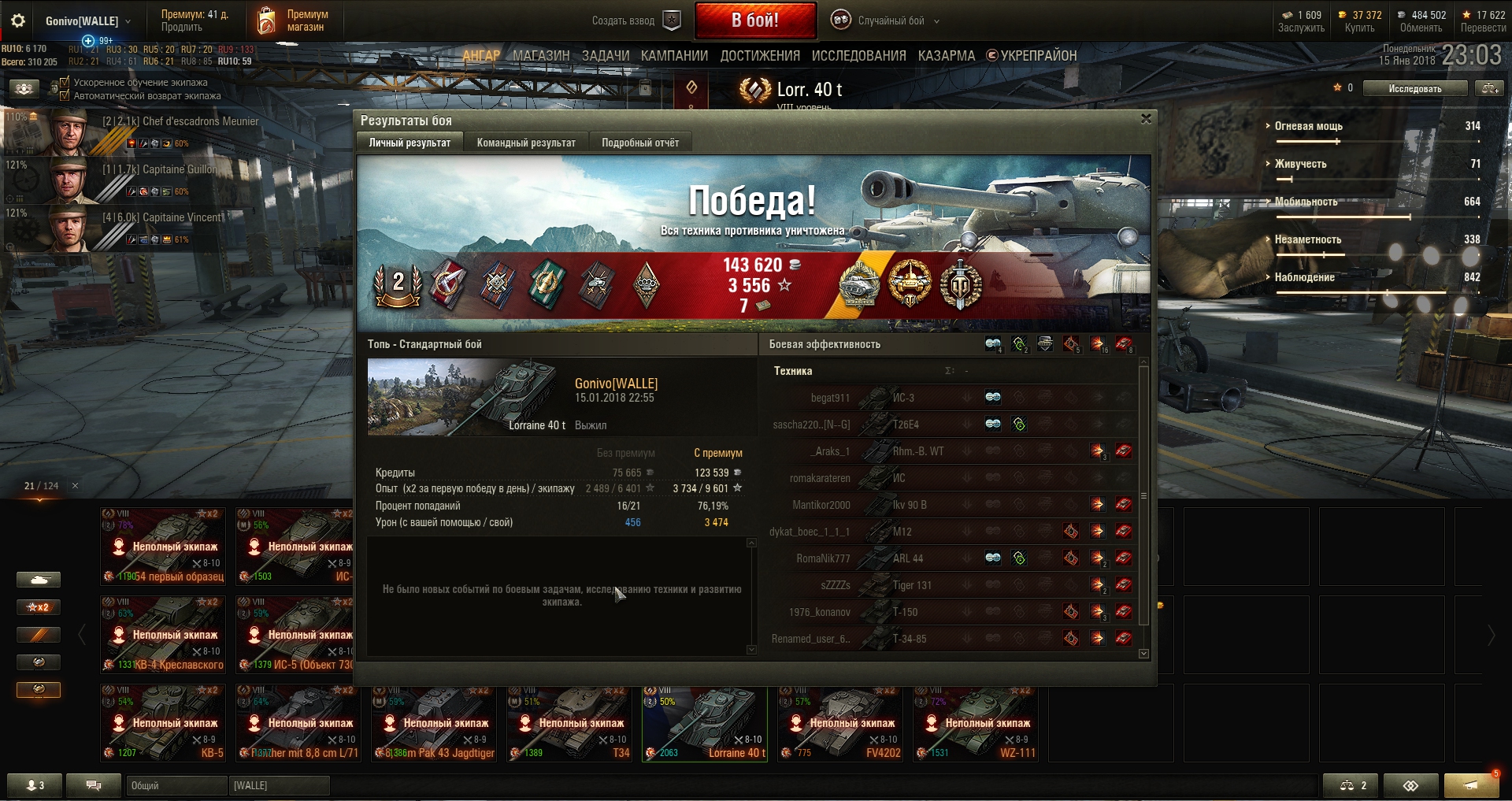Viewport: 1512px width, 801px height.
Task: Select the WZ-111 tank in carousel
Action: click(x=975, y=723)
